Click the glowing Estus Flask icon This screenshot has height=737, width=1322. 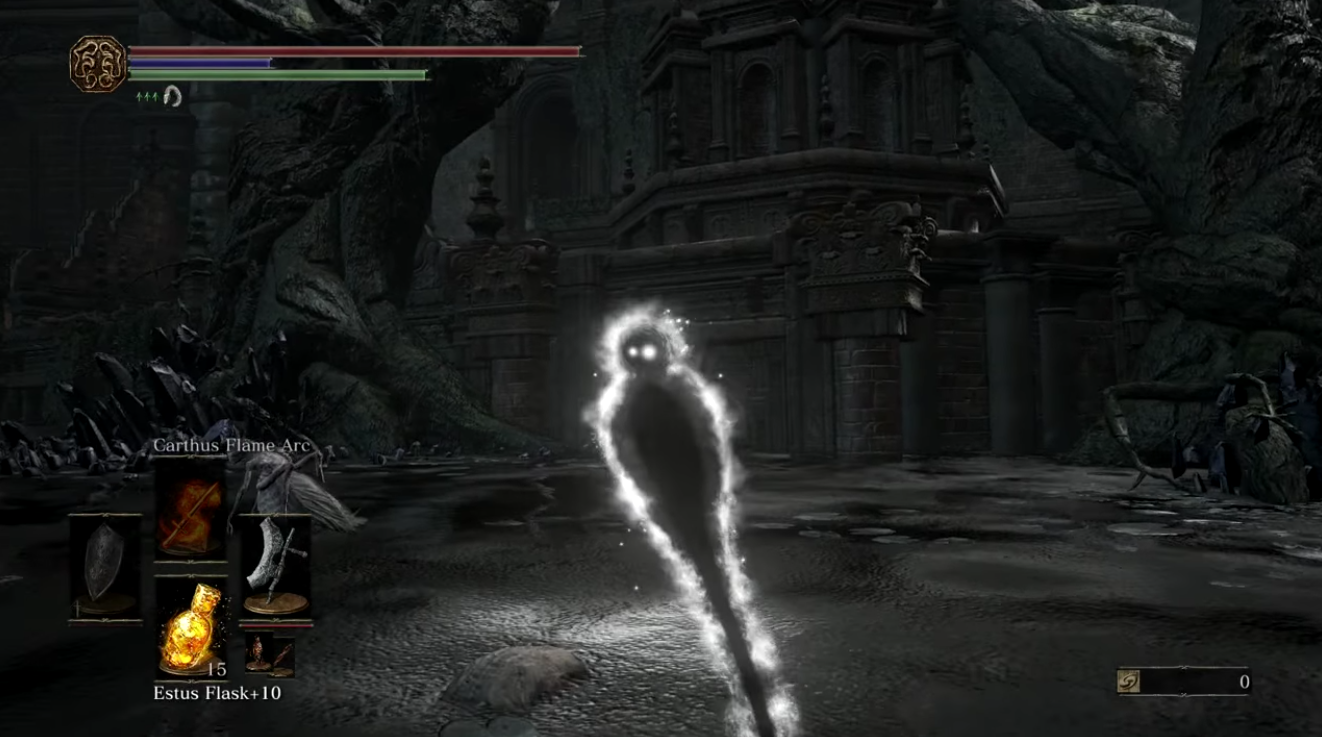coord(189,628)
